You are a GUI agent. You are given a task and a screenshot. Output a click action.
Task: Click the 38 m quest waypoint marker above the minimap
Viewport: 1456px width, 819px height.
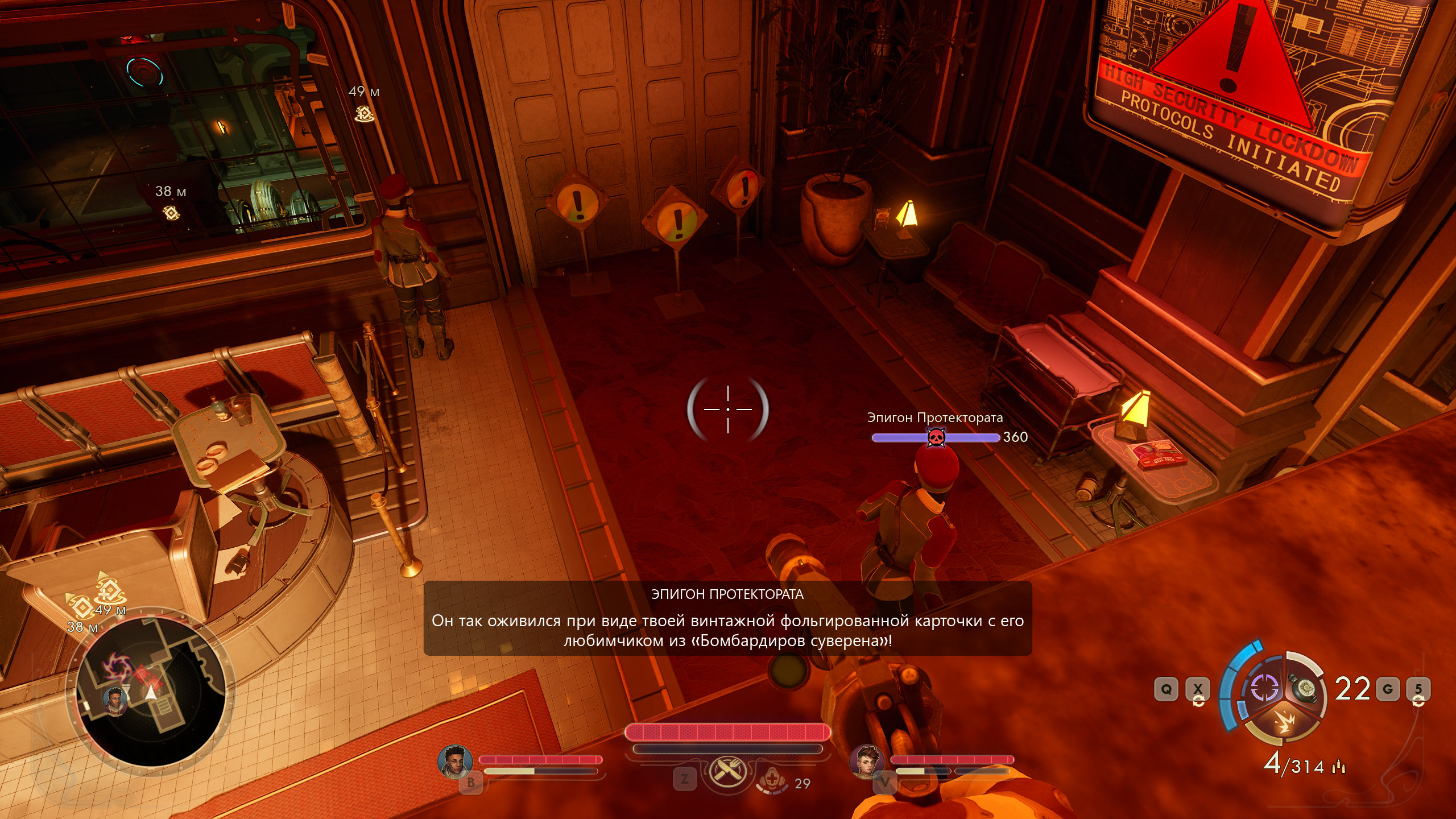81,607
